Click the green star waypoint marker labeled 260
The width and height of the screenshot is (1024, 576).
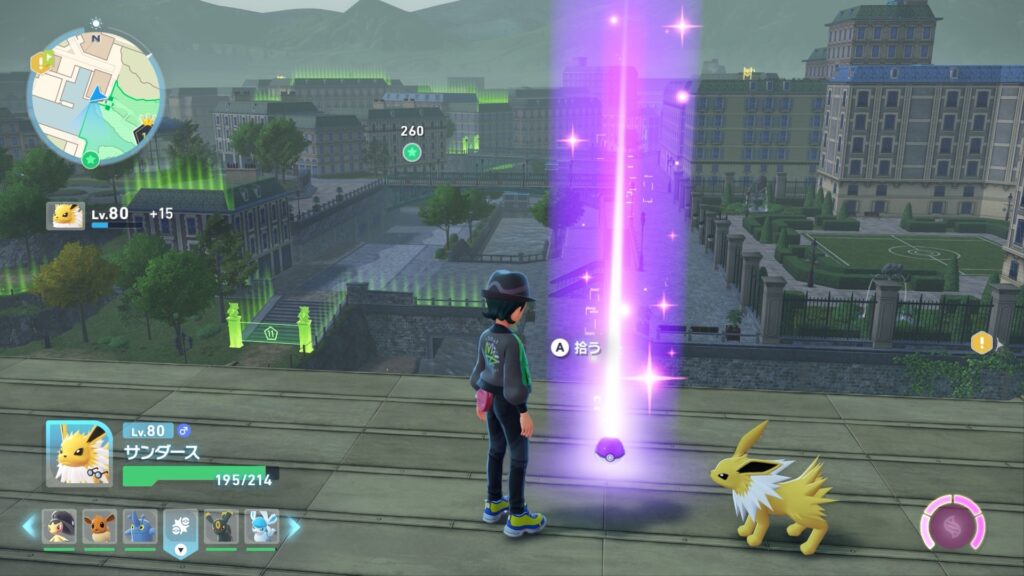[411, 152]
